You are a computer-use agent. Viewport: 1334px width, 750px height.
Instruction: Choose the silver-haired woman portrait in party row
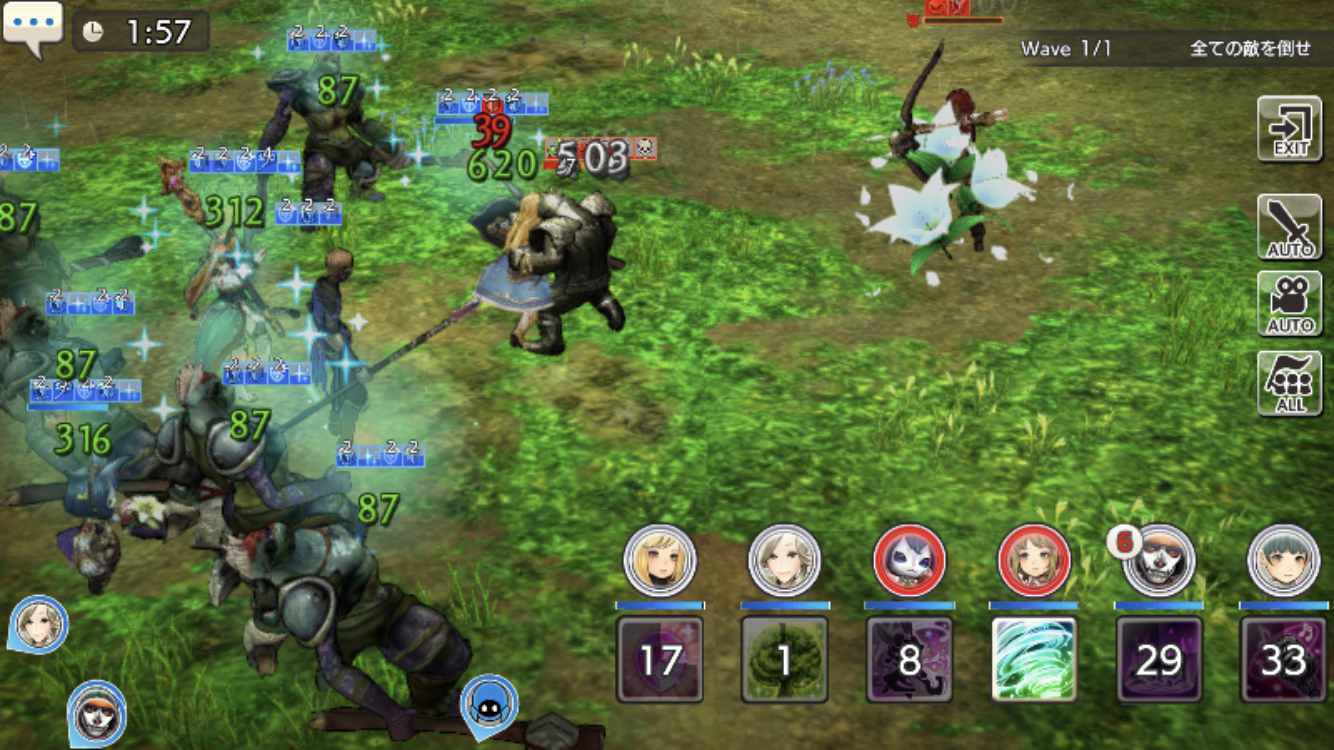pyautogui.click(x=784, y=561)
